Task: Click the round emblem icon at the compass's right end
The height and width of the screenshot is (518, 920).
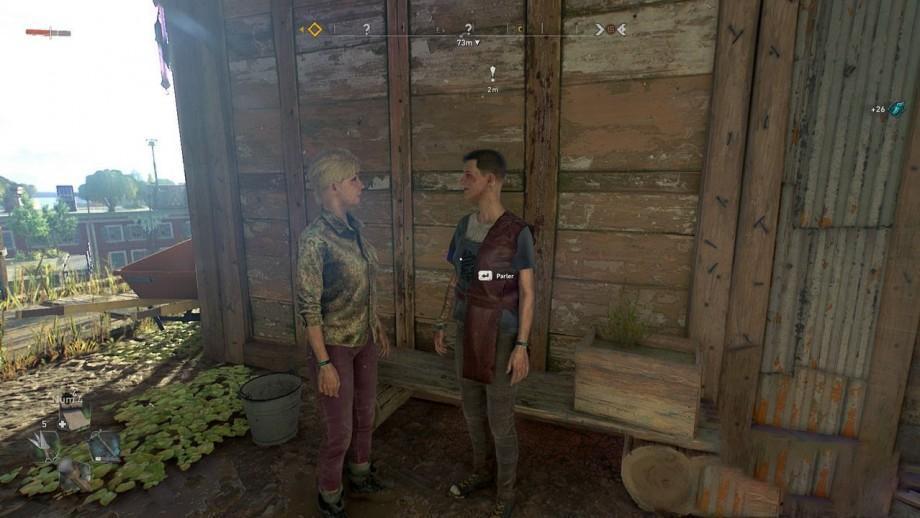Action: 610,29
